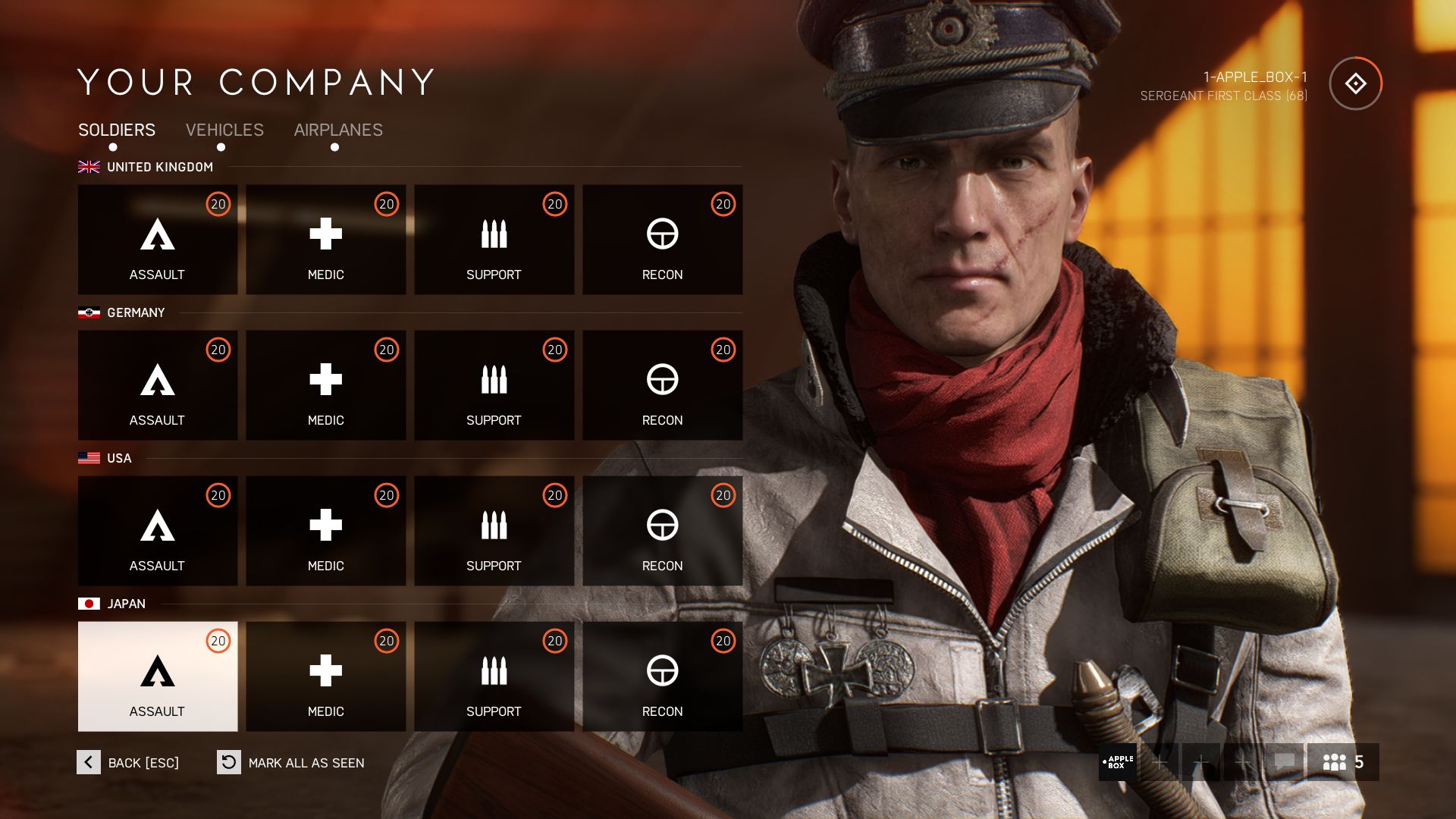Choose Japan Recon class tile
This screenshot has height=819, width=1456.
click(x=663, y=676)
